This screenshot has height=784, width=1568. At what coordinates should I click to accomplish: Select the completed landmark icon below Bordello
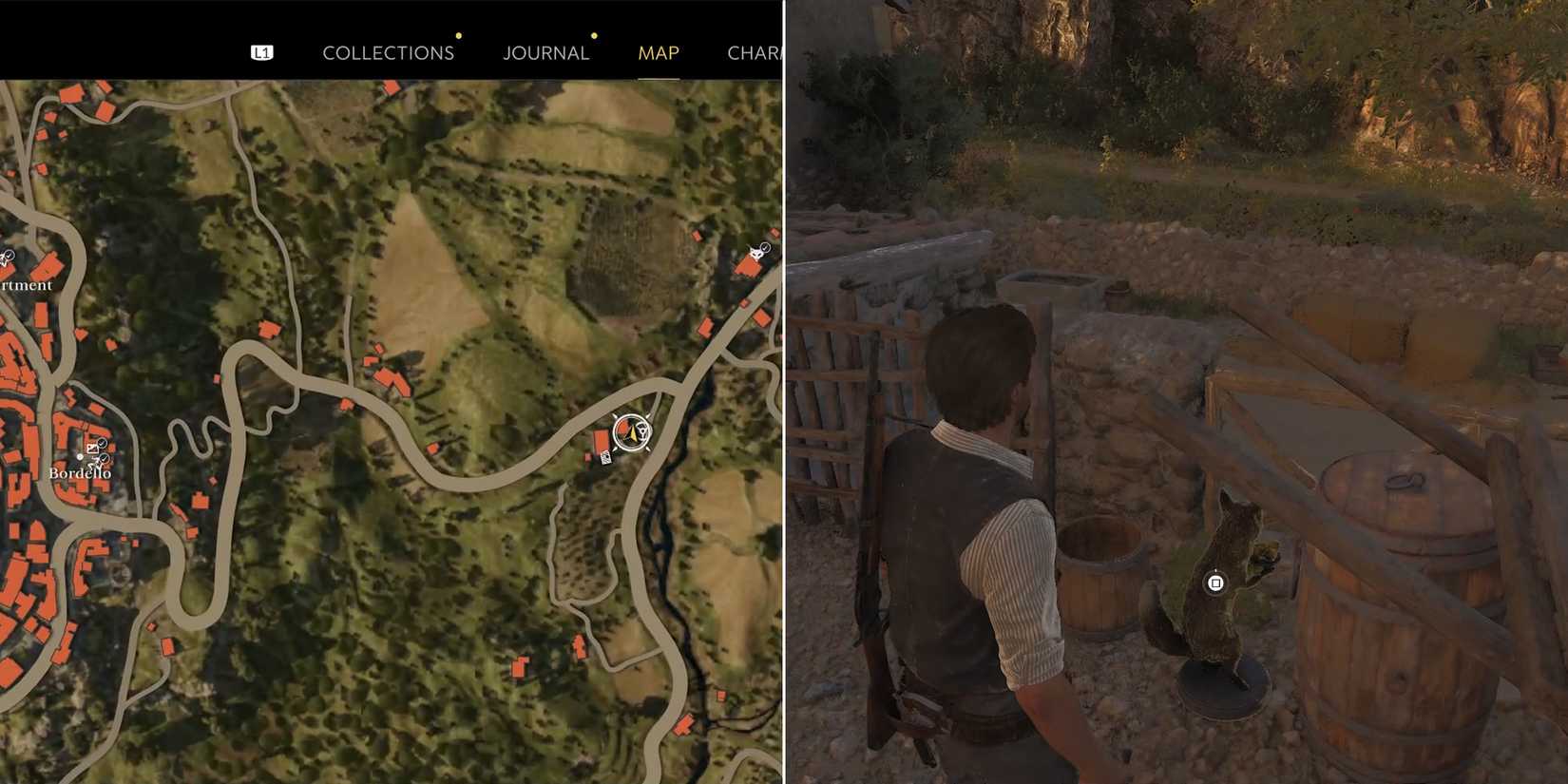click(x=99, y=460)
